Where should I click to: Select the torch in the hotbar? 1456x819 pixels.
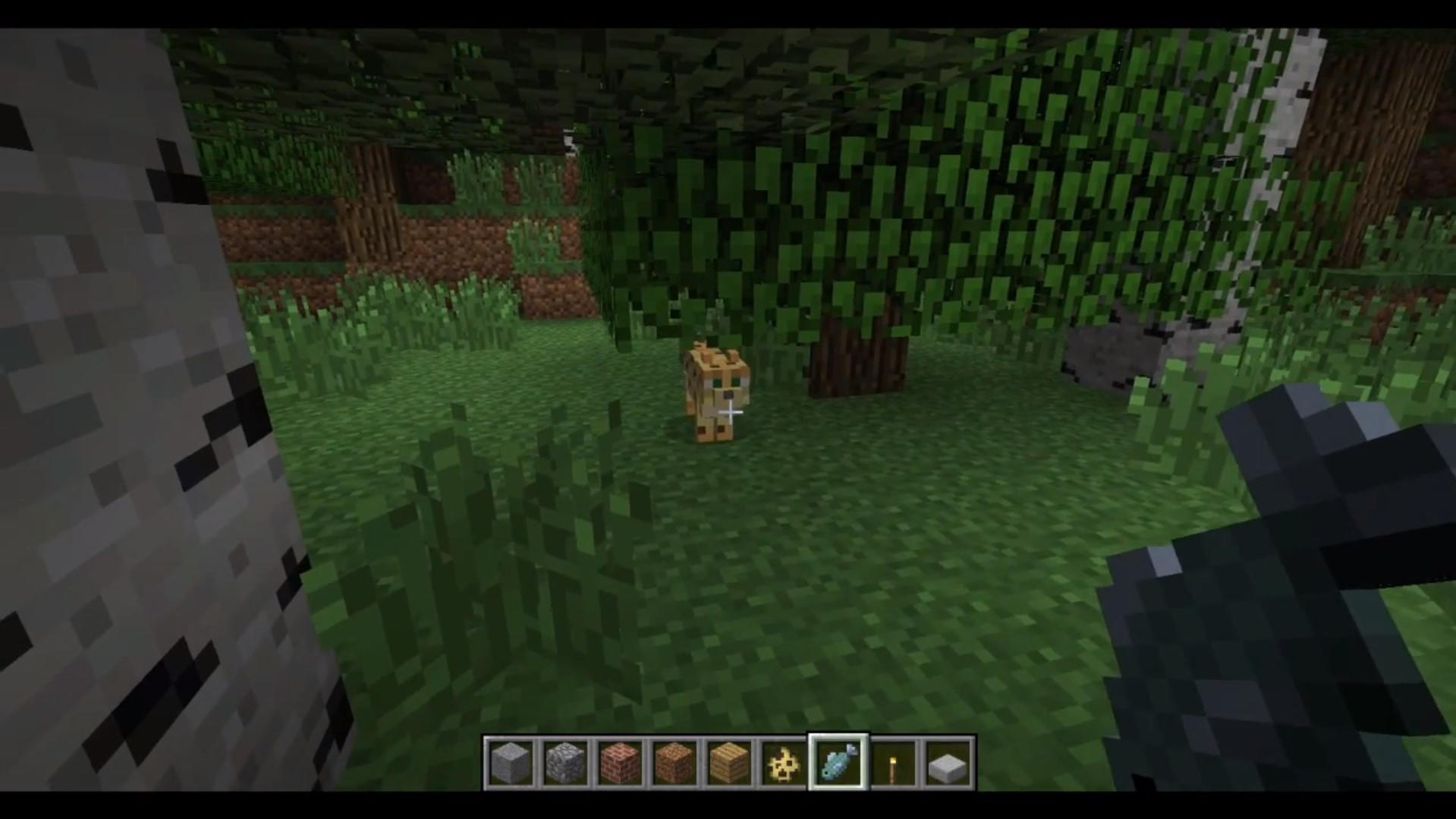[893, 763]
